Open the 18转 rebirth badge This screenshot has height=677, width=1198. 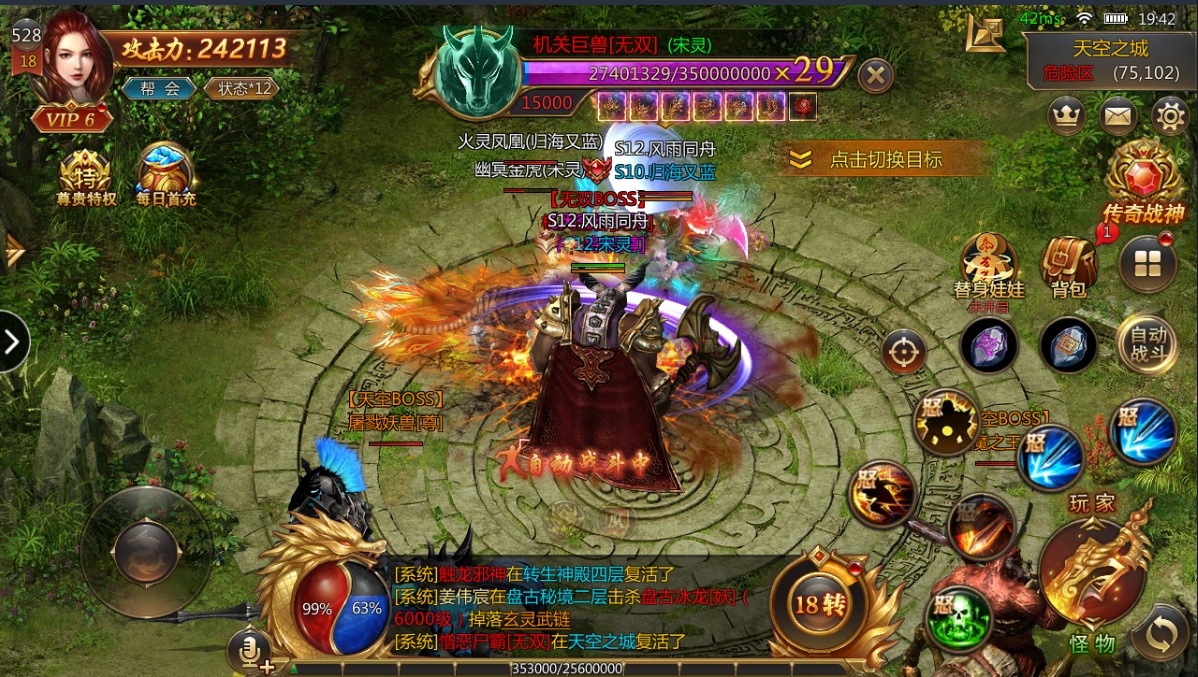click(x=820, y=603)
